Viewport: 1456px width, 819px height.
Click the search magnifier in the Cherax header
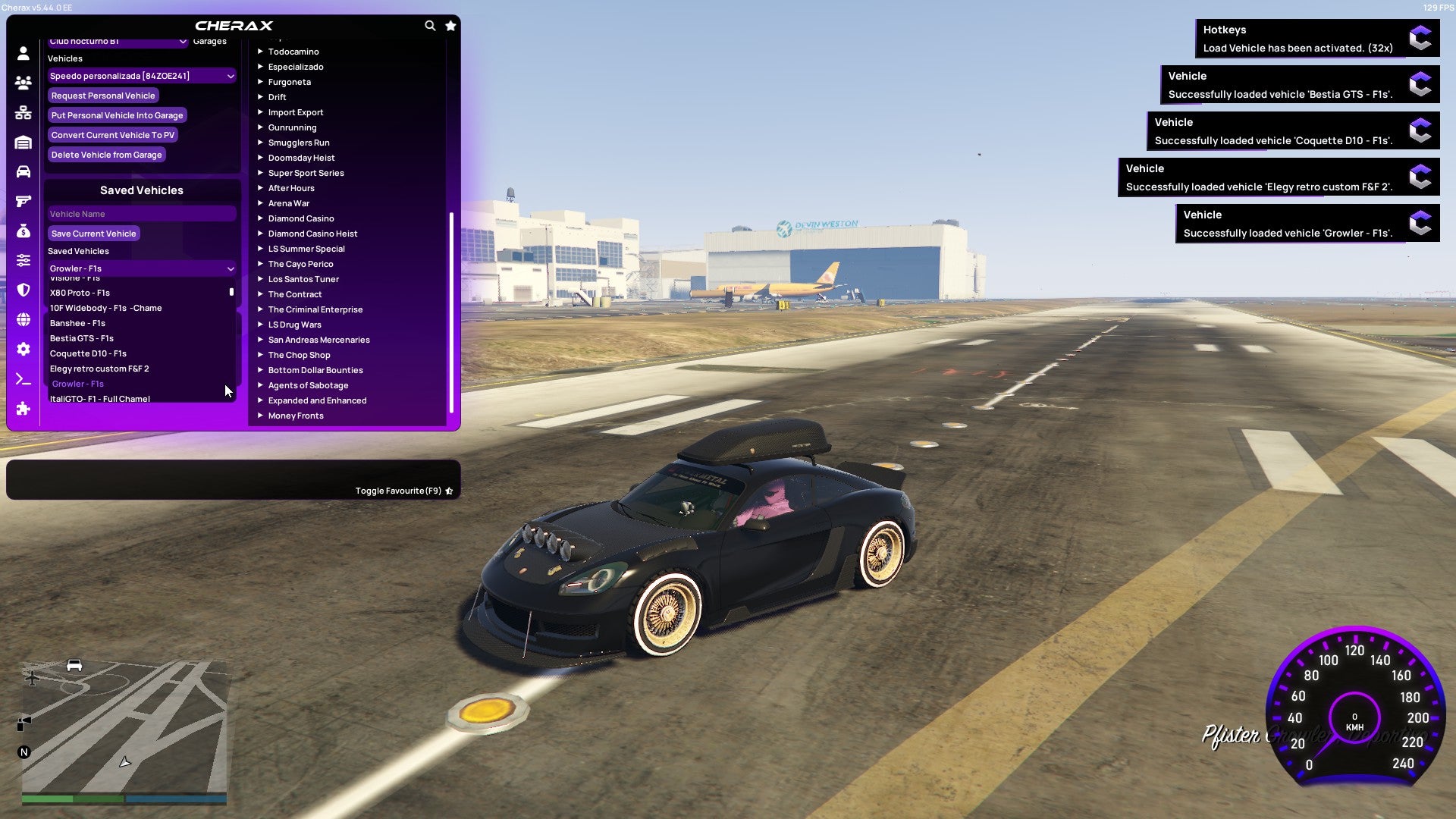click(430, 25)
